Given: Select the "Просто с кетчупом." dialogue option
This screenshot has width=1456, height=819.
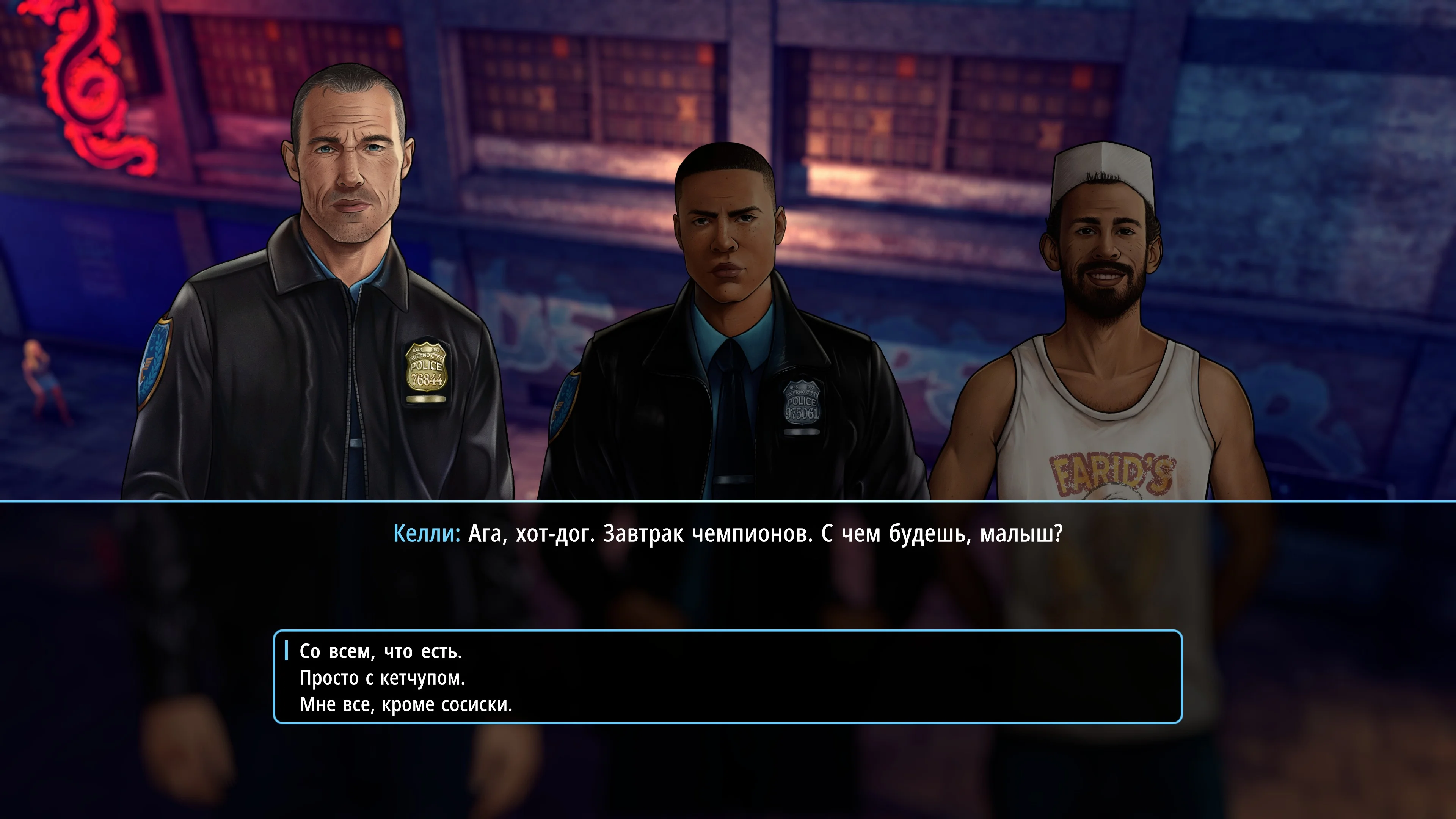Looking at the screenshot, I should [x=382, y=678].
